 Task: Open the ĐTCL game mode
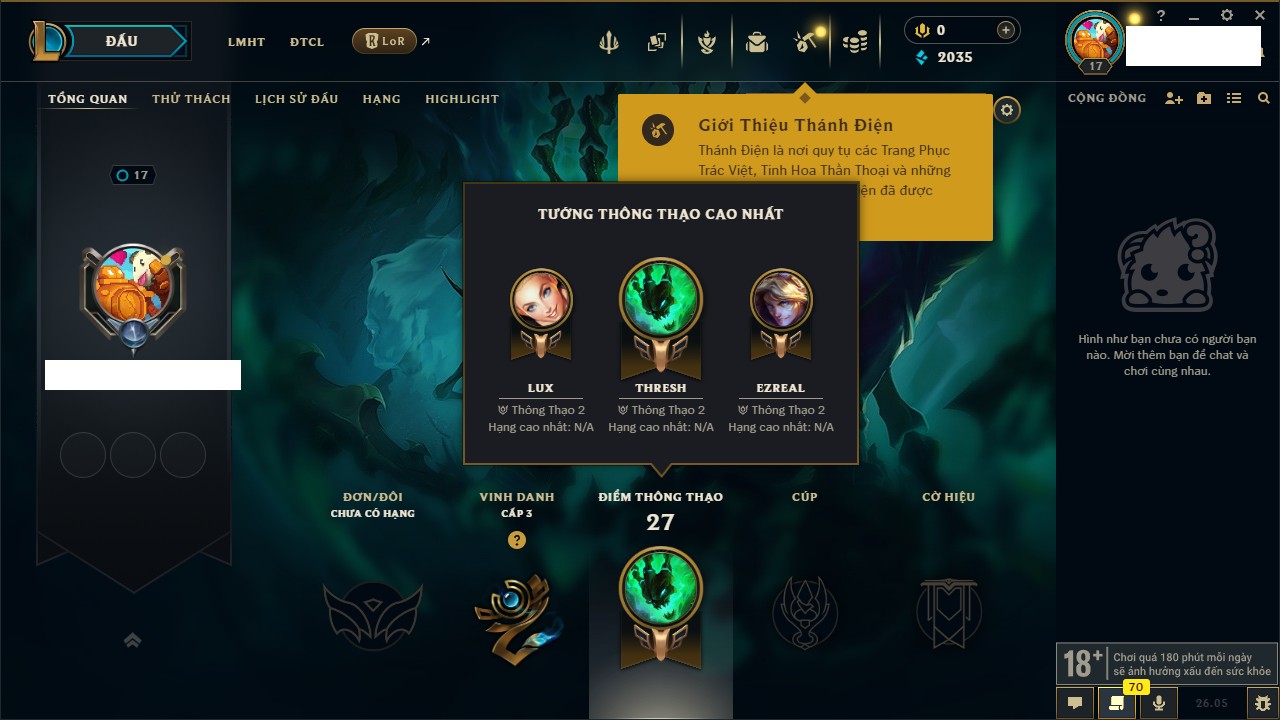click(307, 42)
